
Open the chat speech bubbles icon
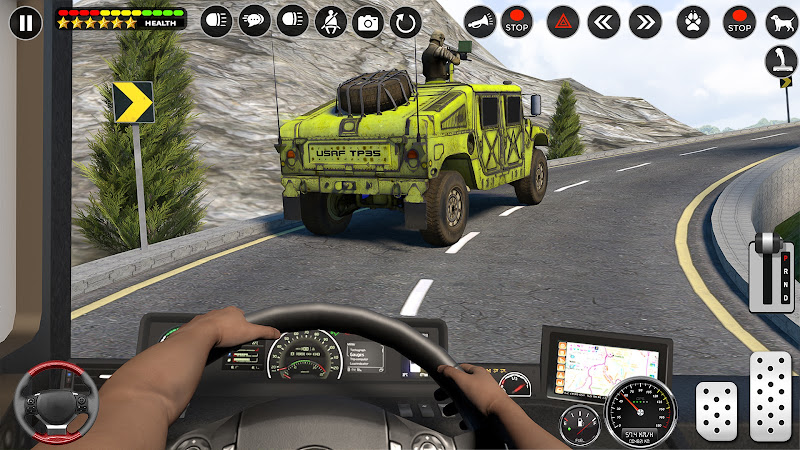[x=254, y=21]
